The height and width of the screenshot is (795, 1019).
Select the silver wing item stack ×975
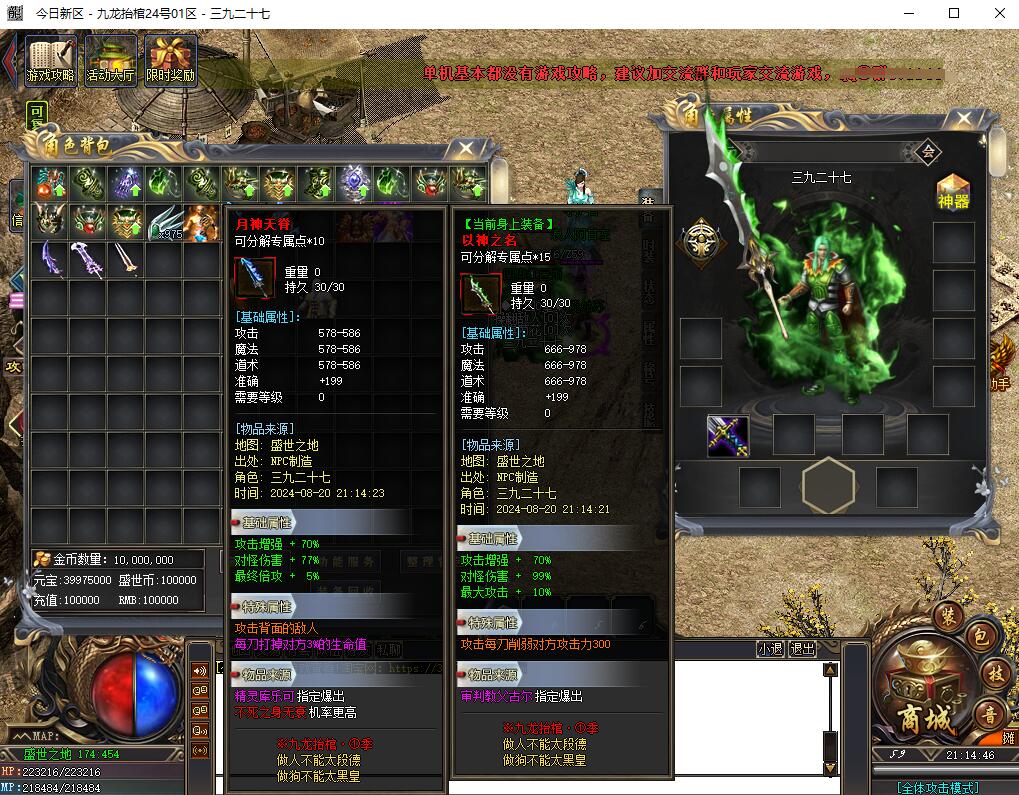[164, 222]
